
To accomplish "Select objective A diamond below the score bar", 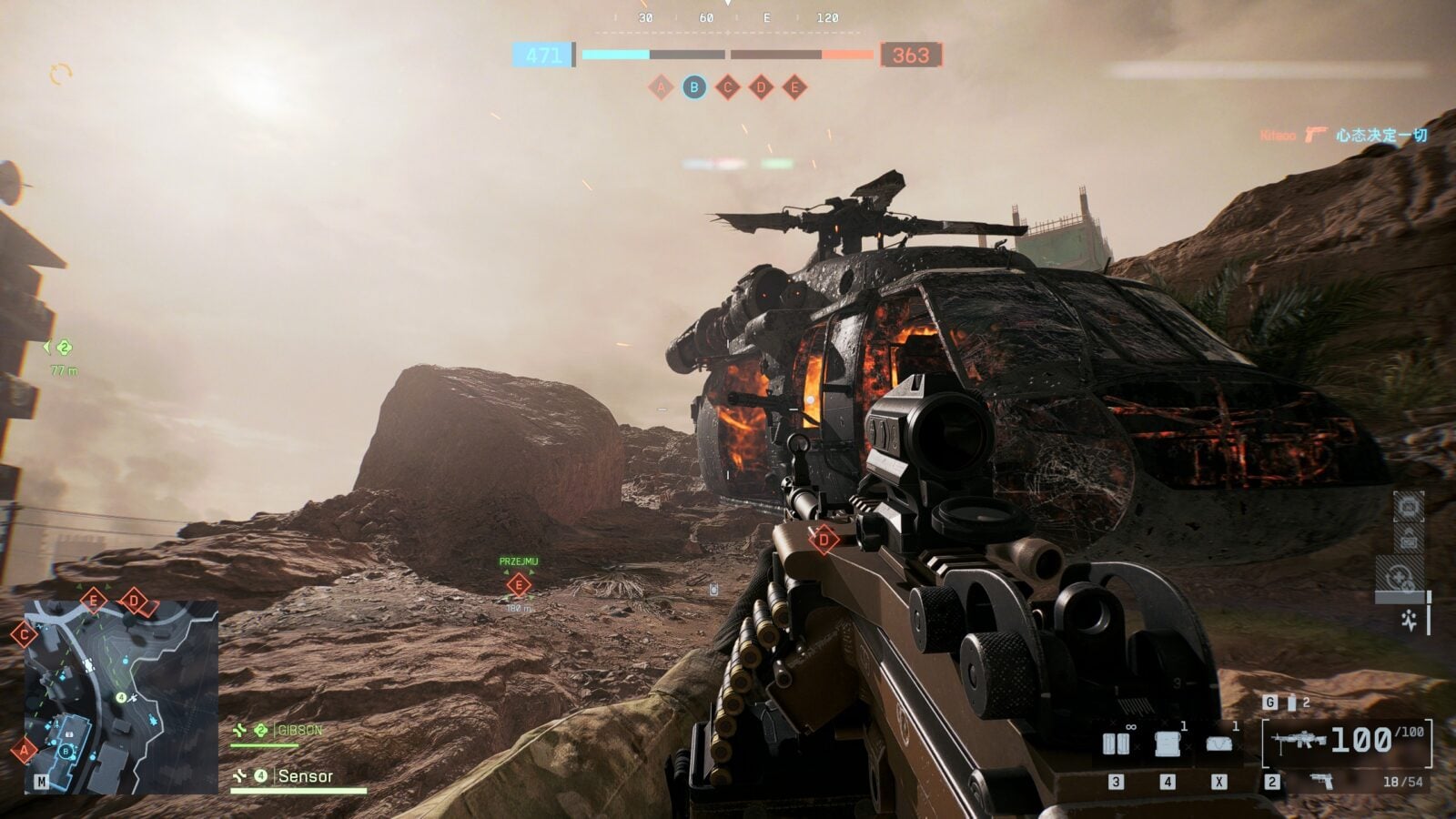I will click(x=661, y=87).
